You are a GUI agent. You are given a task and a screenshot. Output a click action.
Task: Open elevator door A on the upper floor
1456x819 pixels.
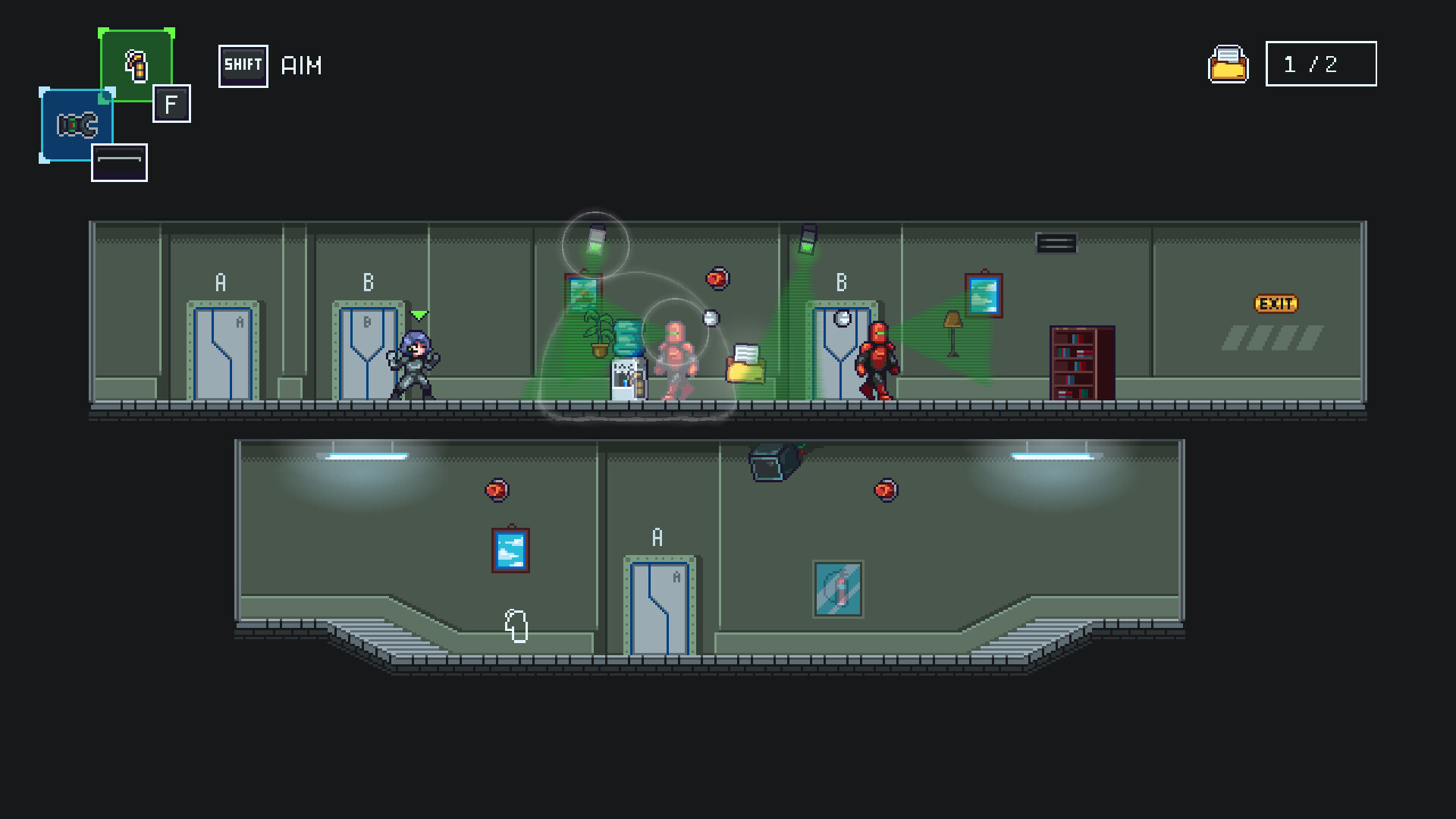click(x=221, y=353)
